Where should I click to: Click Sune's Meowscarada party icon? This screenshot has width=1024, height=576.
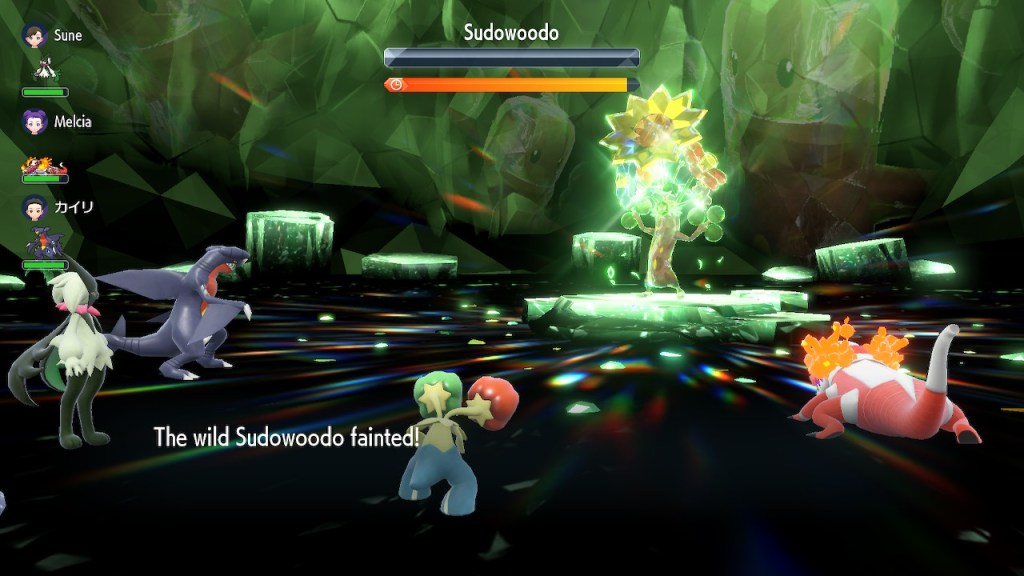(44, 70)
